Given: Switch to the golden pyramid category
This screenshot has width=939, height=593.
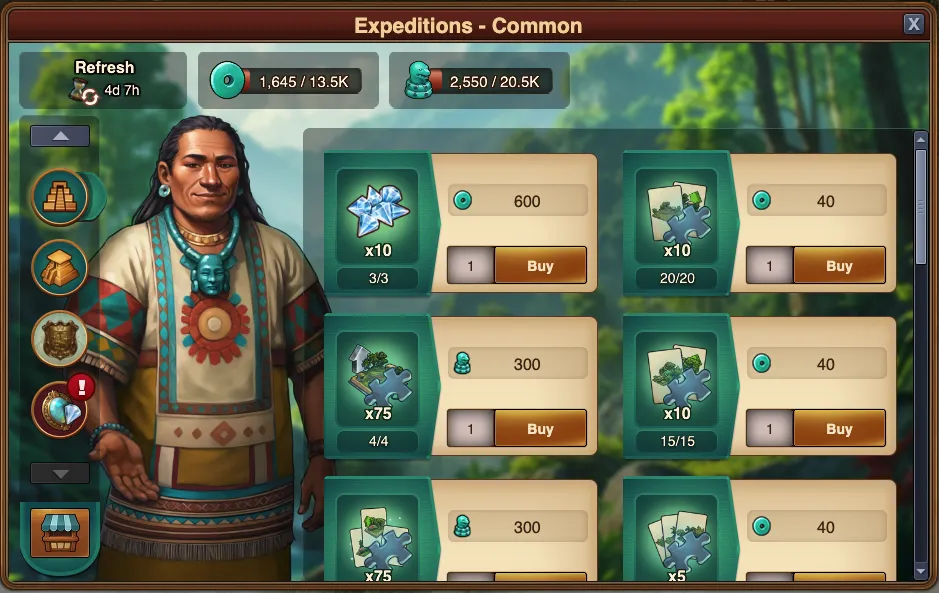Looking at the screenshot, I should 60,266.
